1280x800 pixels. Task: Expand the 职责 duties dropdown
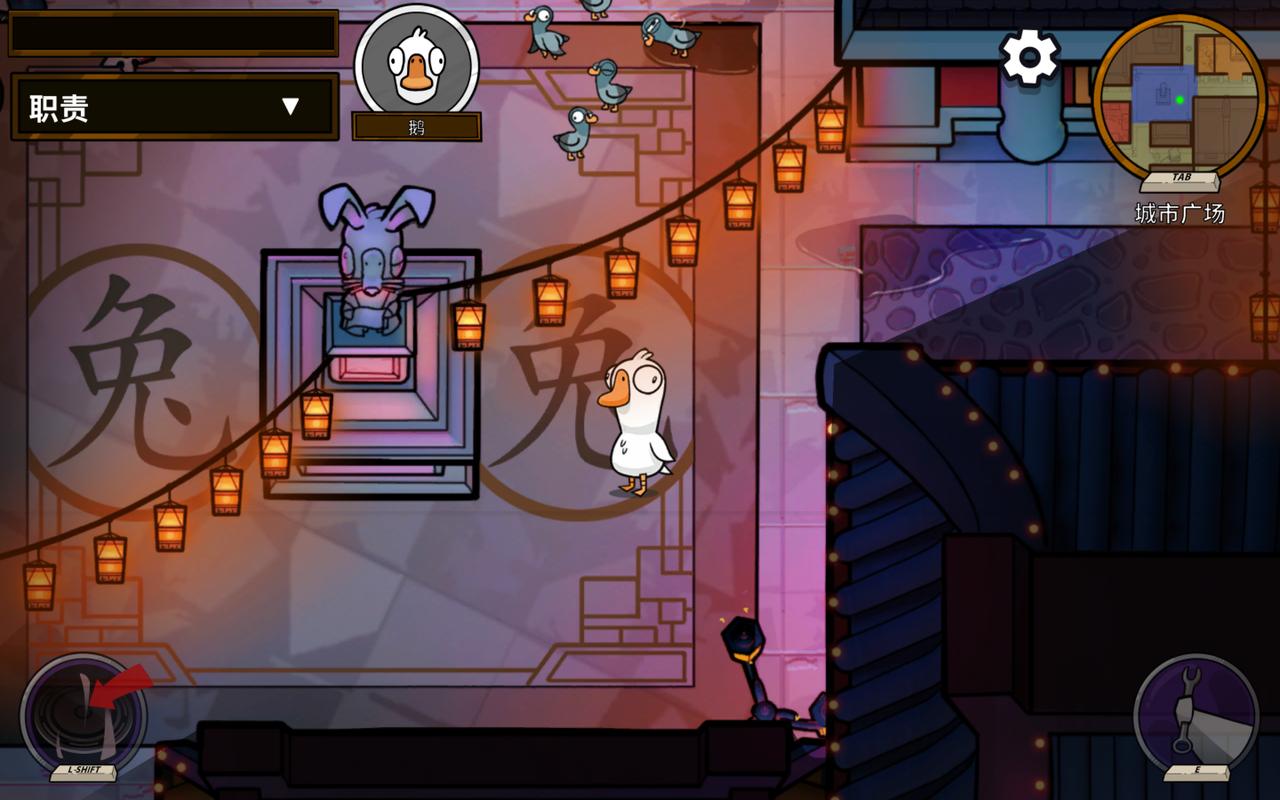[175, 106]
